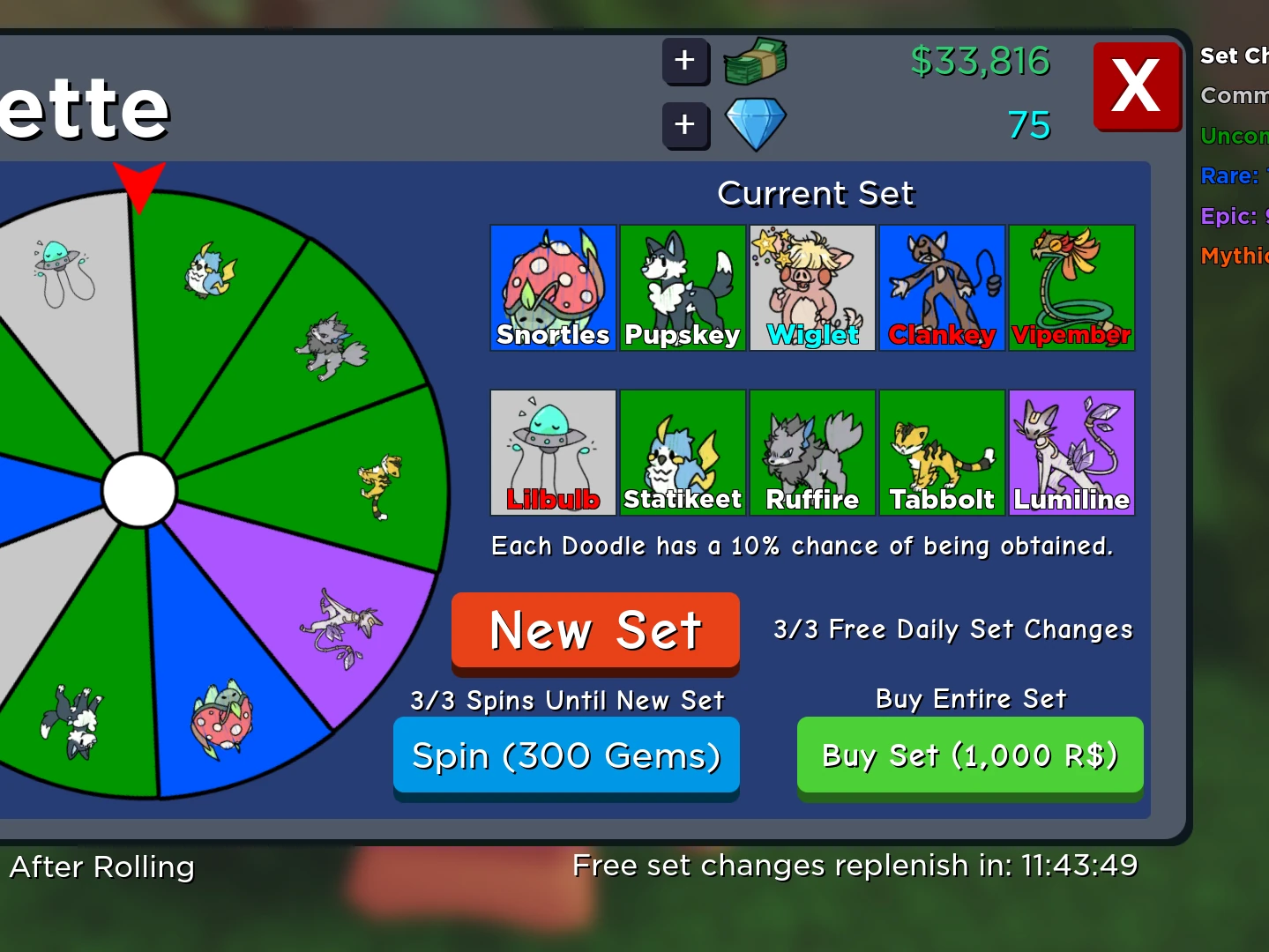Image resolution: width=1269 pixels, height=952 pixels.
Task: Click the blue diamond gems icon
Action: click(755, 124)
